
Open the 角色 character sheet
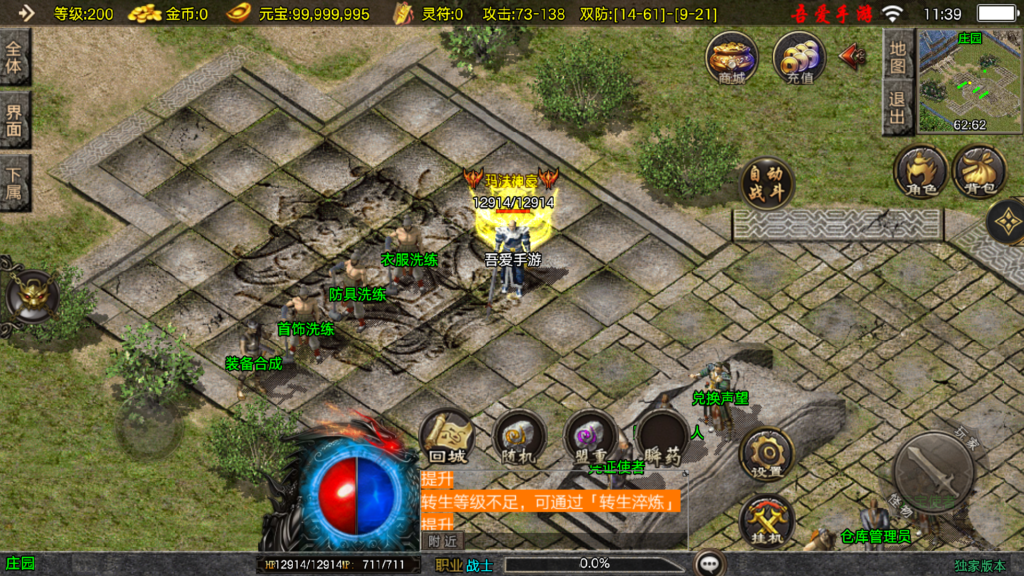[x=920, y=171]
